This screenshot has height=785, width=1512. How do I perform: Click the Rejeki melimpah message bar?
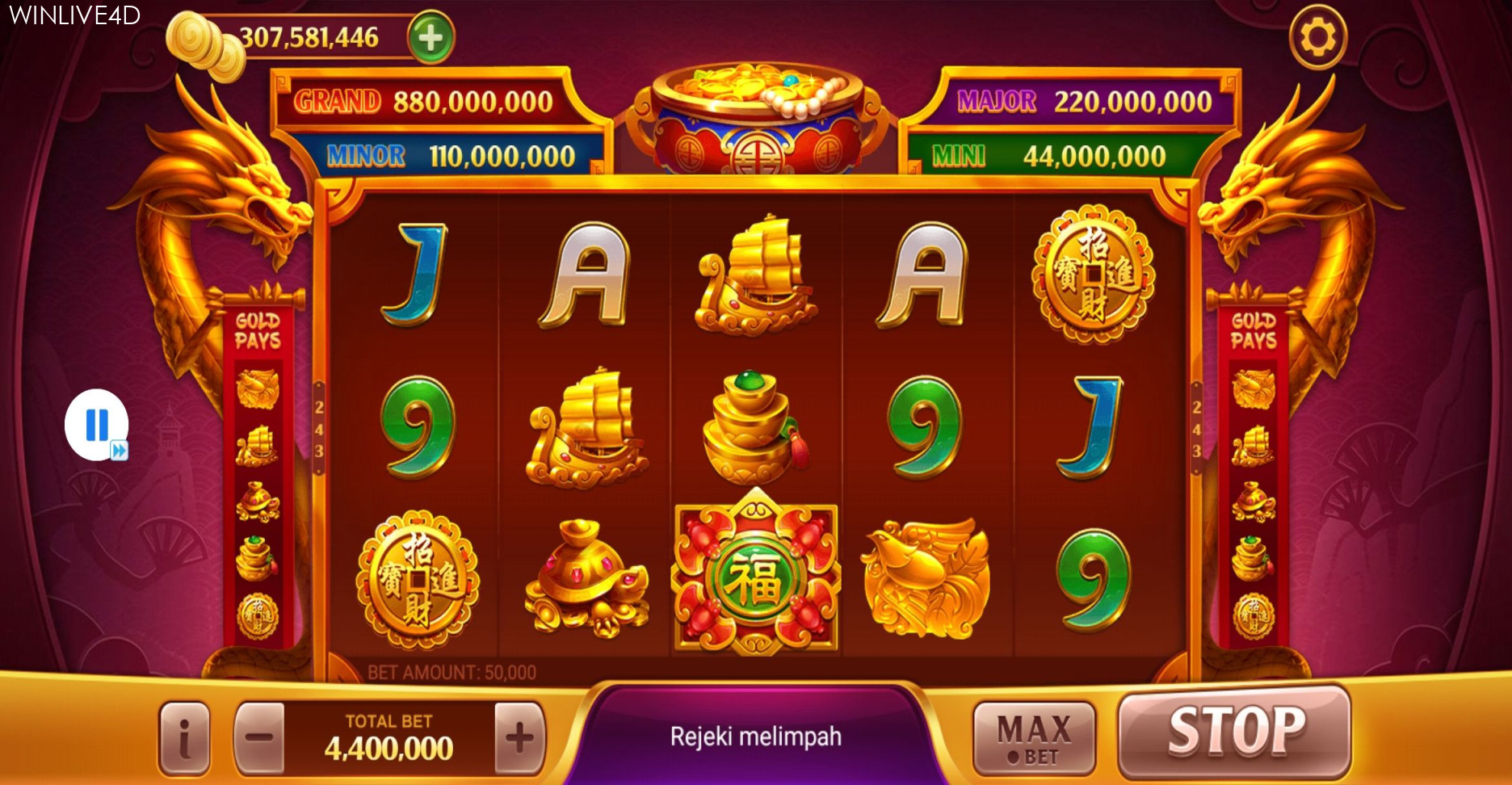(x=756, y=735)
